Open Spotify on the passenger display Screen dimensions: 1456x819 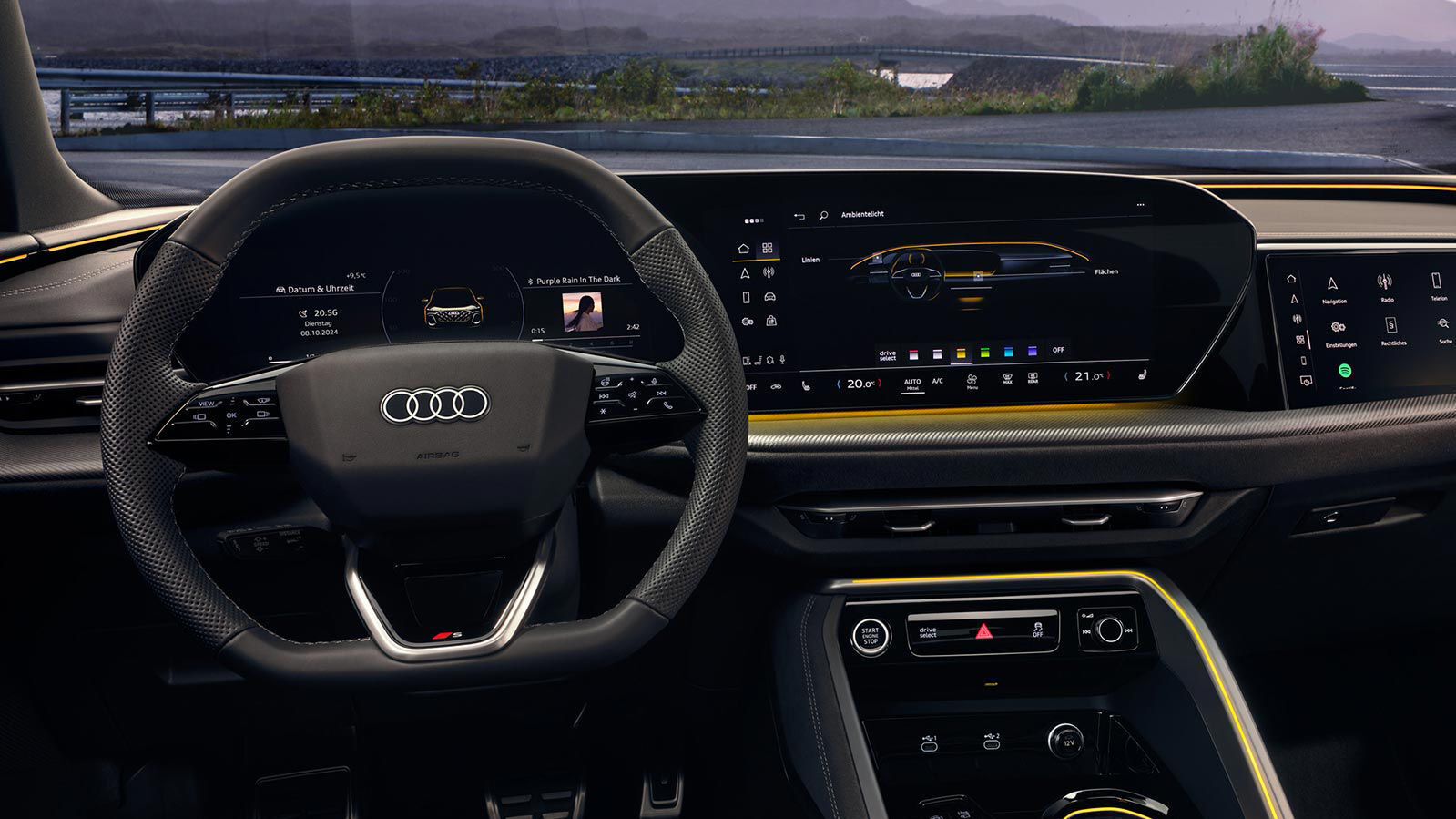click(x=1345, y=371)
